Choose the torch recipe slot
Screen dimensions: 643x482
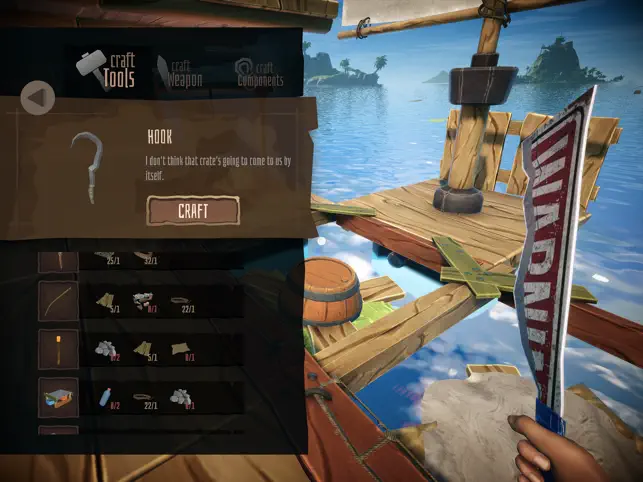coord(58,349)
